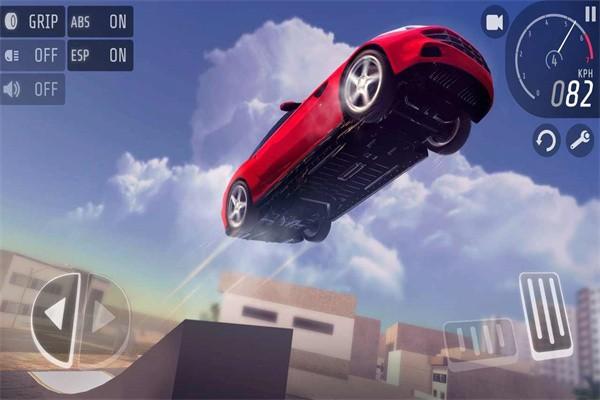This screenshot has height=400, width=600.
Task: Change view with the camera icon
Action: click(x=494, y=22)
